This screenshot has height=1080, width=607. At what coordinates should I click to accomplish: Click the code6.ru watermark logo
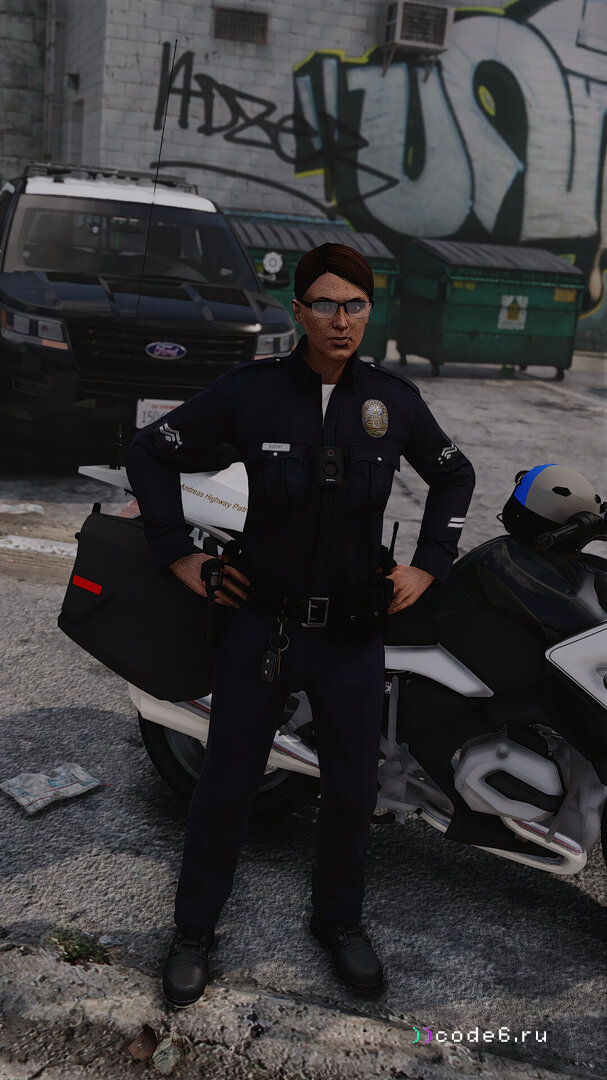pos(480,1035)
